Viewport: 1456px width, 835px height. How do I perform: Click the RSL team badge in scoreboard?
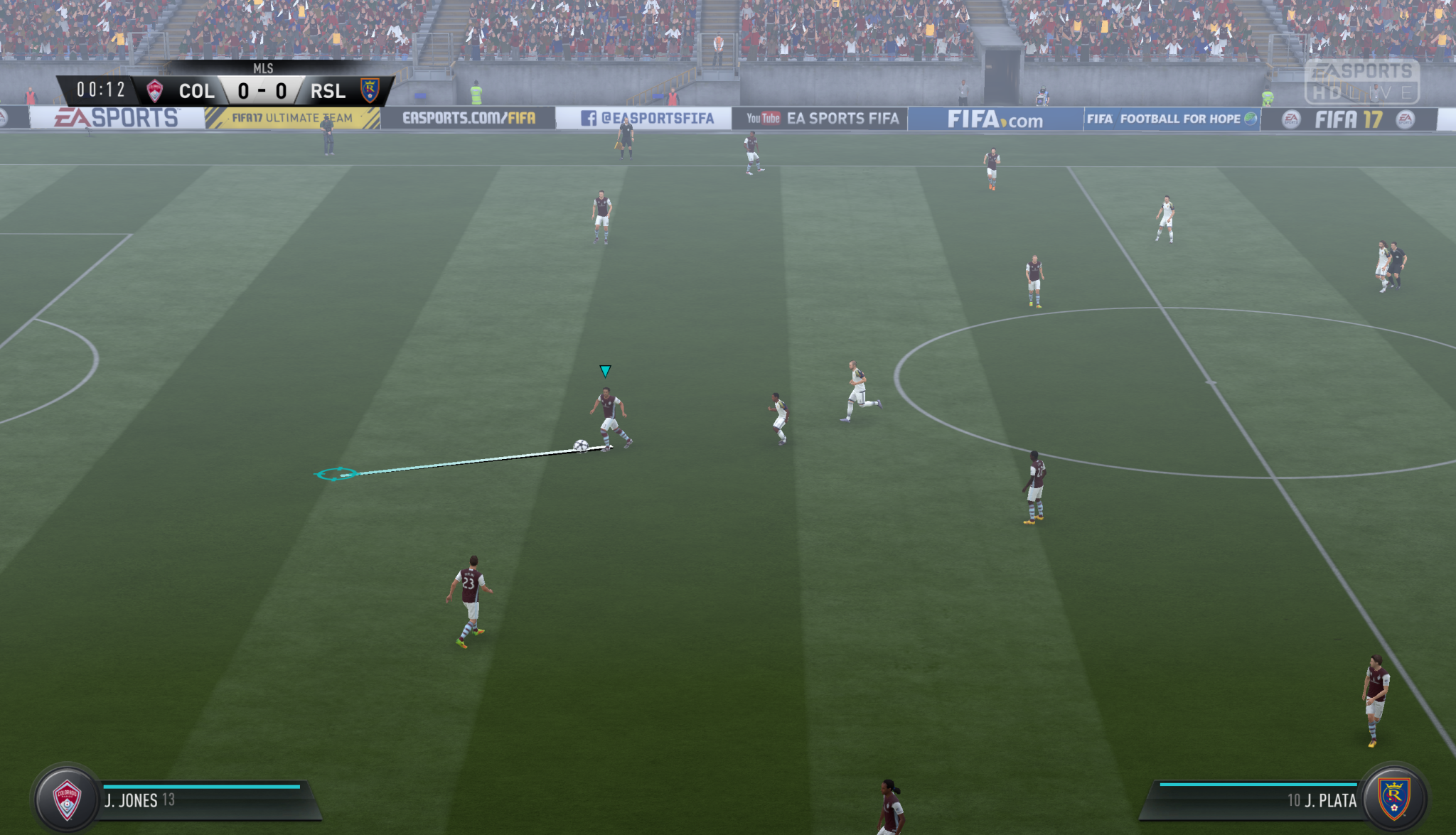(x=370, y=90)
